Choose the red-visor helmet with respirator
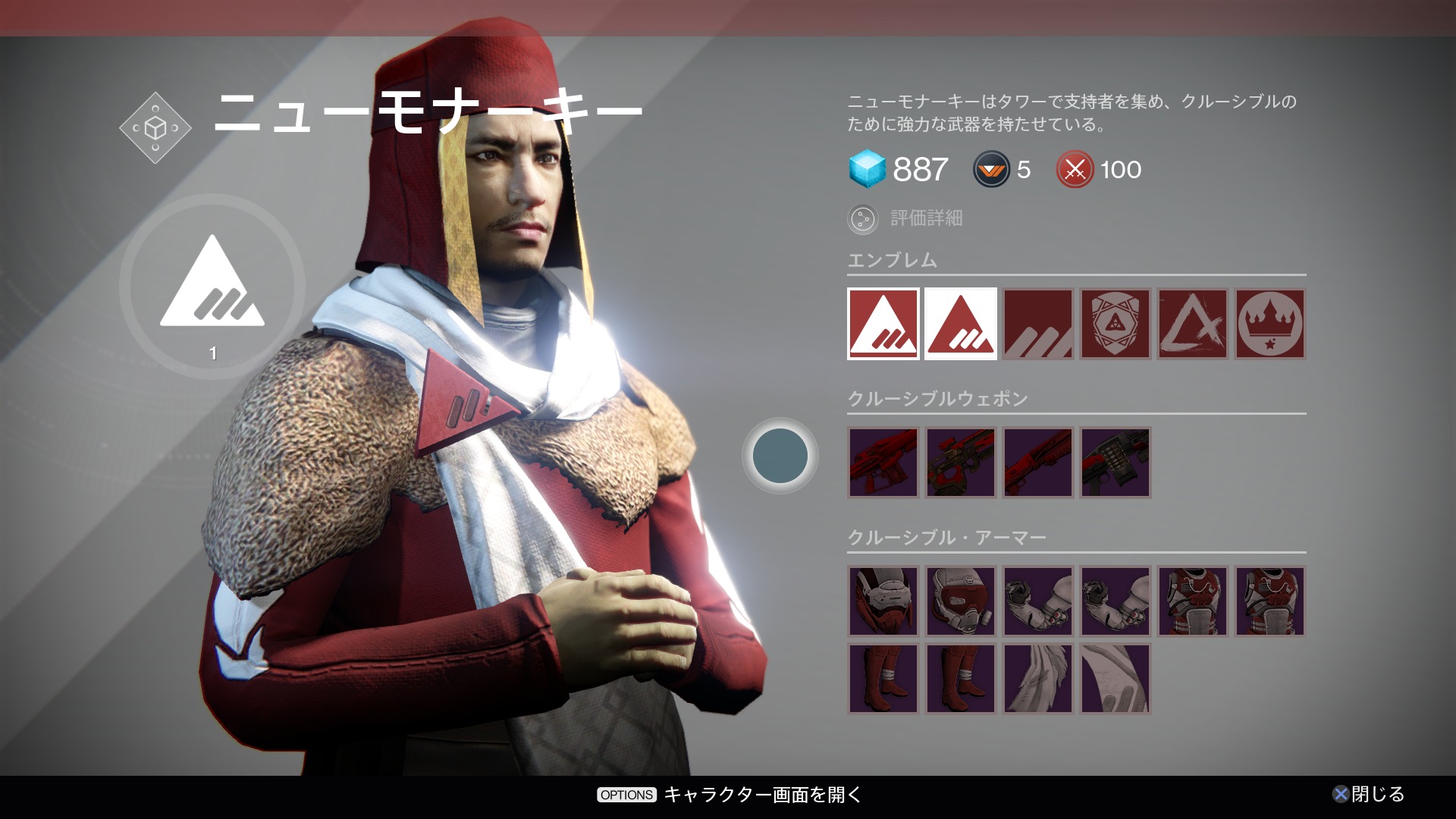This screenshot has width=1456, height=819. tap(960, 601)
